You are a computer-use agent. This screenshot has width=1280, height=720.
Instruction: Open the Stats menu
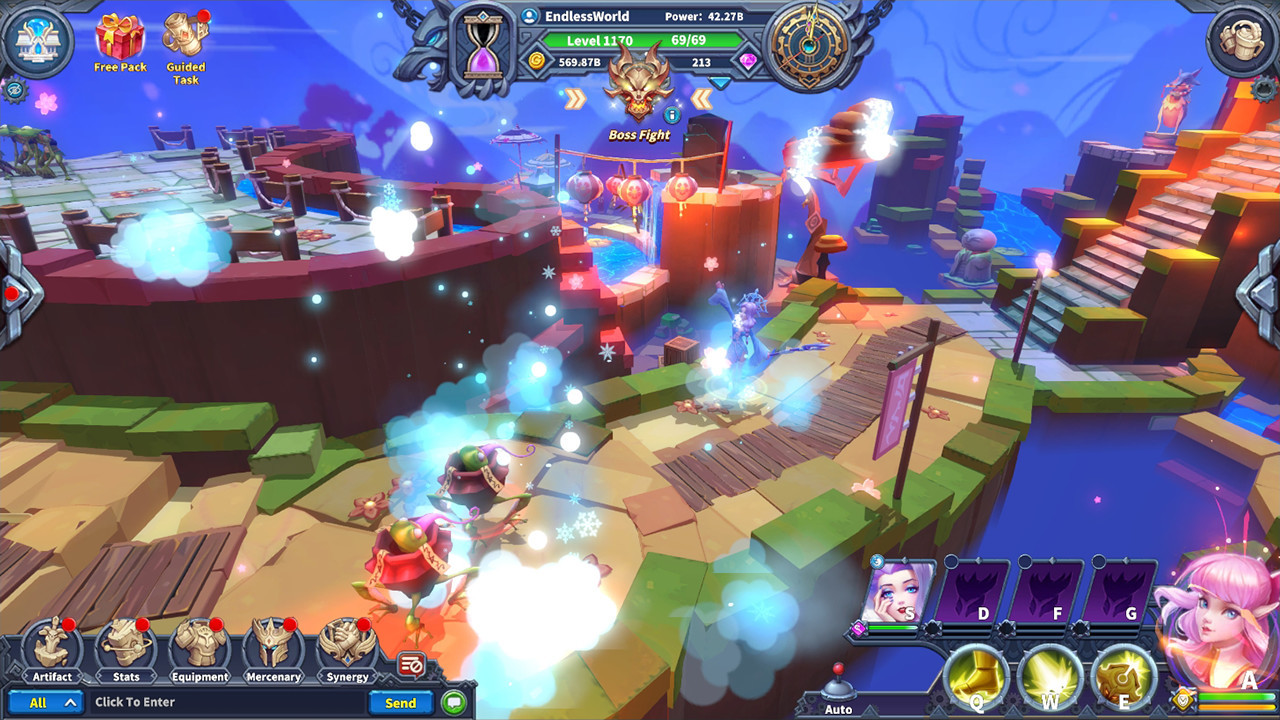pyautogui.click(x=126, y=648)
